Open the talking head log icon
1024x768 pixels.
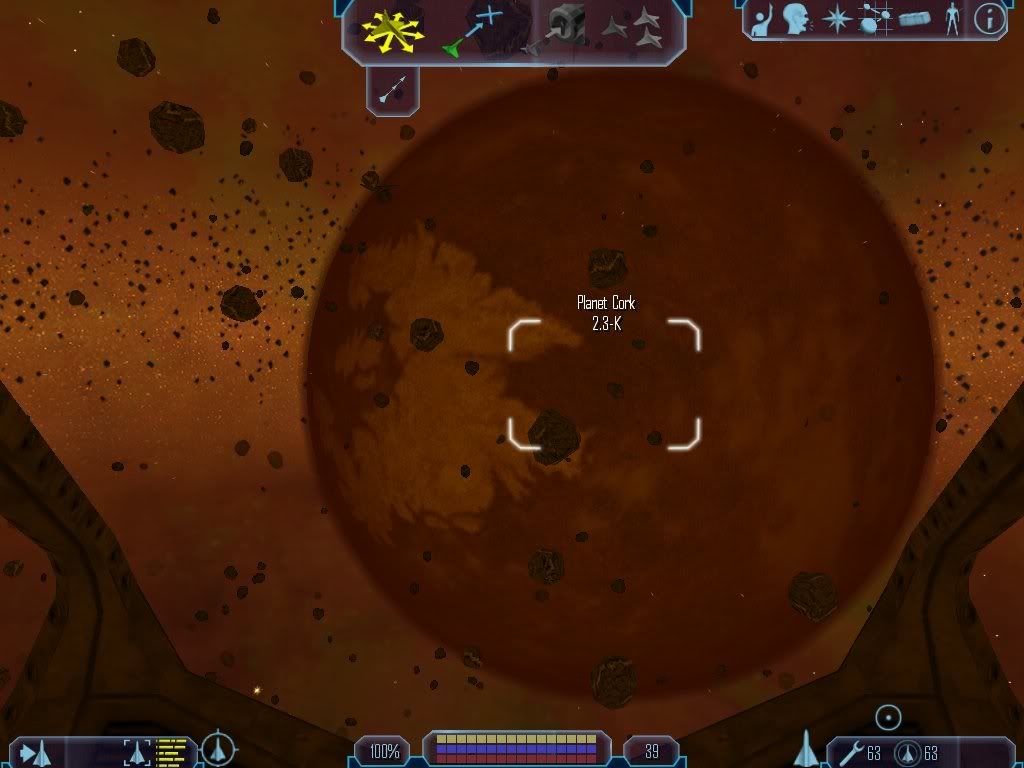(x=796, y=20)
